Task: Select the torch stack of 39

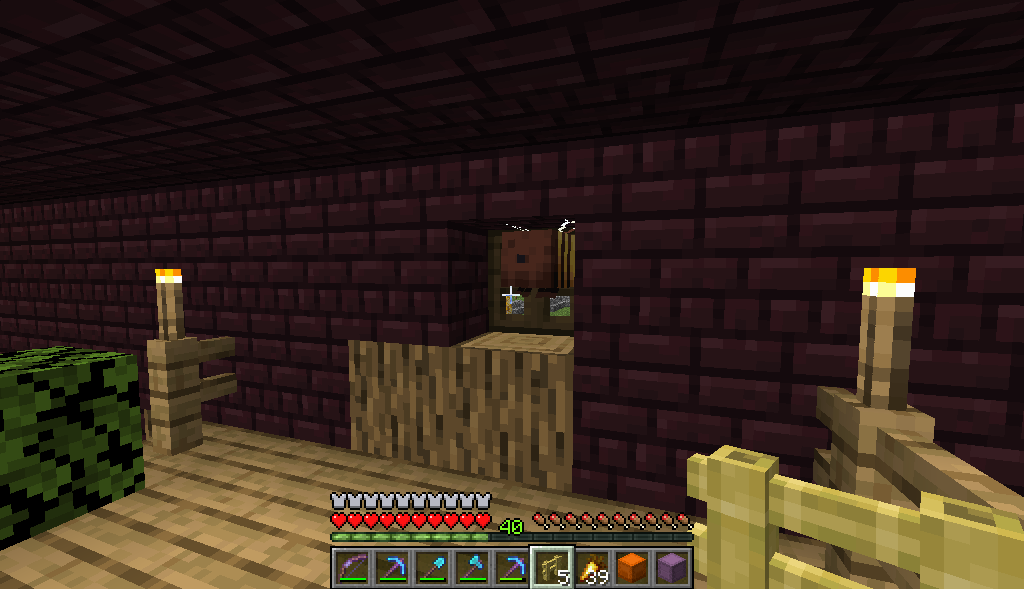Action: (x=591, y=567)
